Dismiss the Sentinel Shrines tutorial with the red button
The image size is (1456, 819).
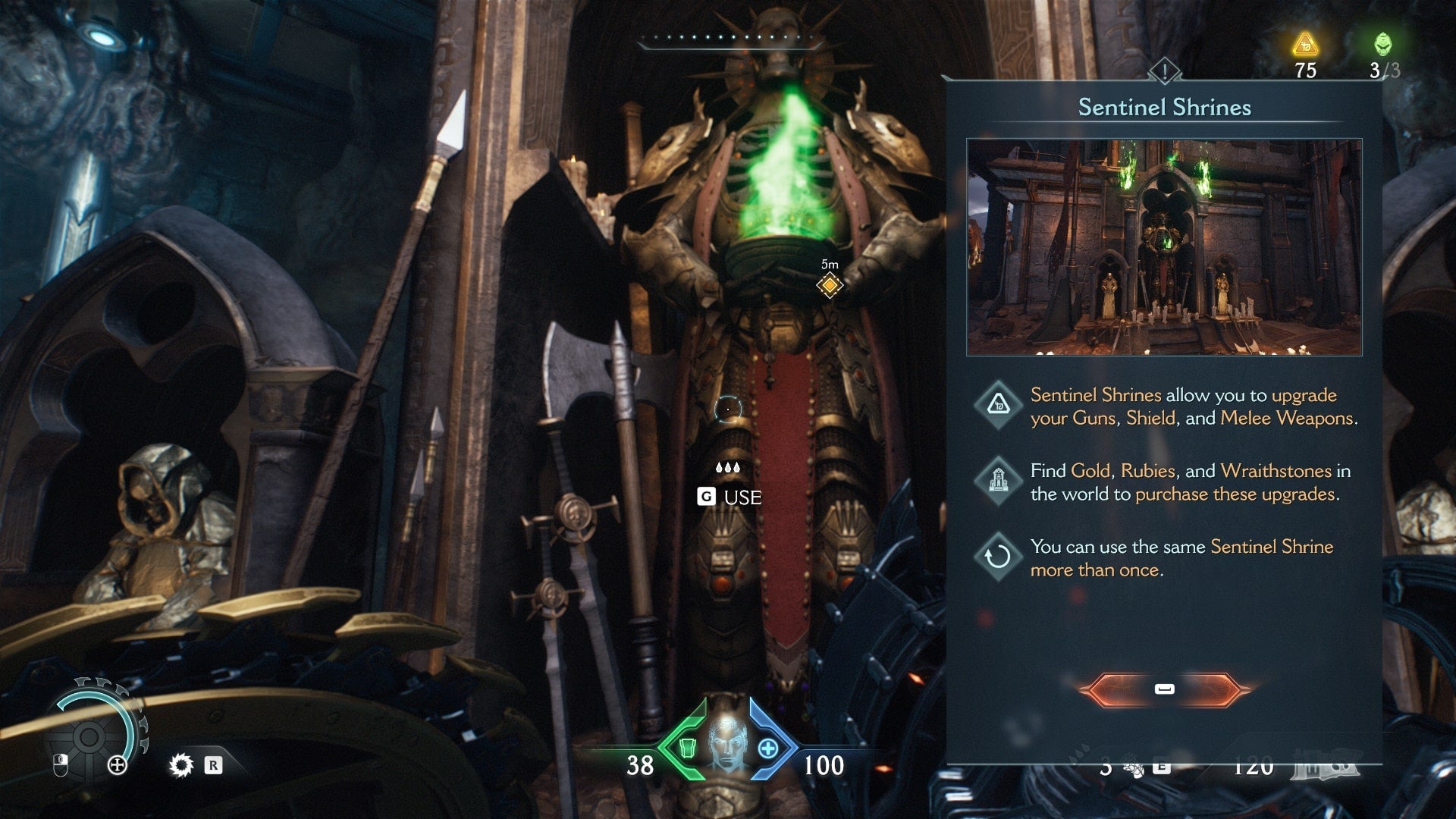tap(1164, 689)
